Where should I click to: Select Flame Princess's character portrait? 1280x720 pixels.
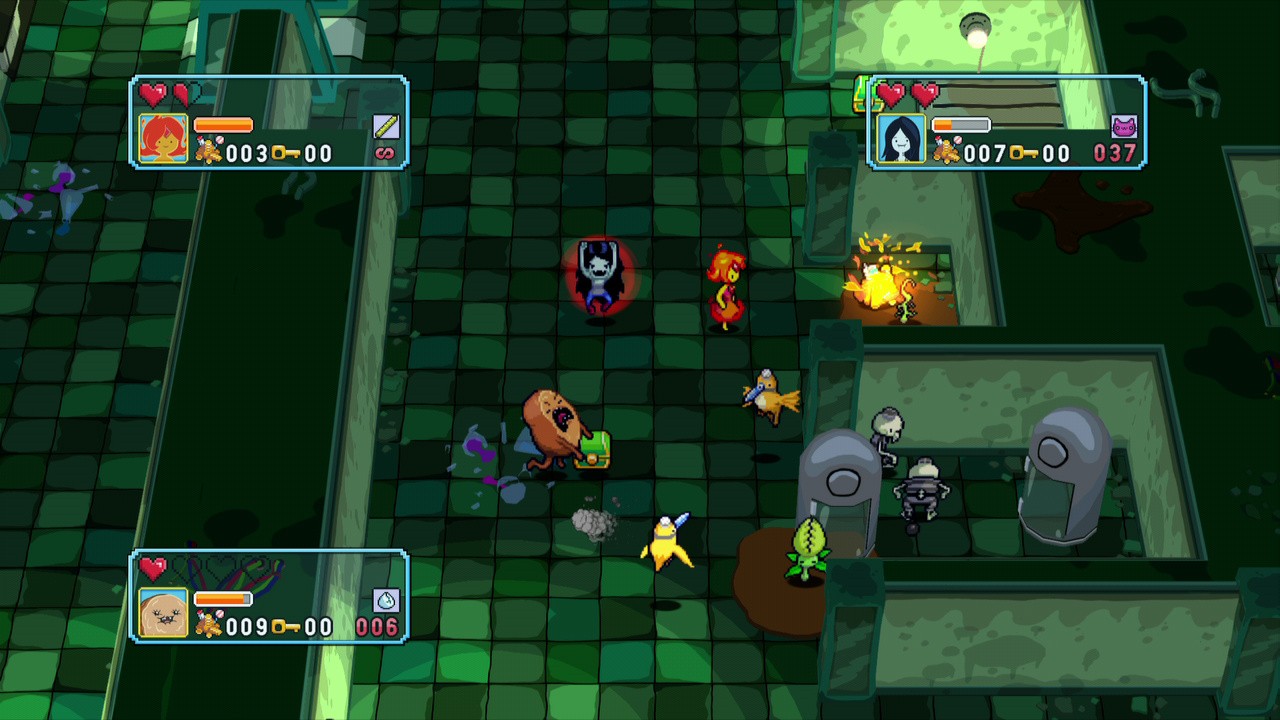(162, 136)
